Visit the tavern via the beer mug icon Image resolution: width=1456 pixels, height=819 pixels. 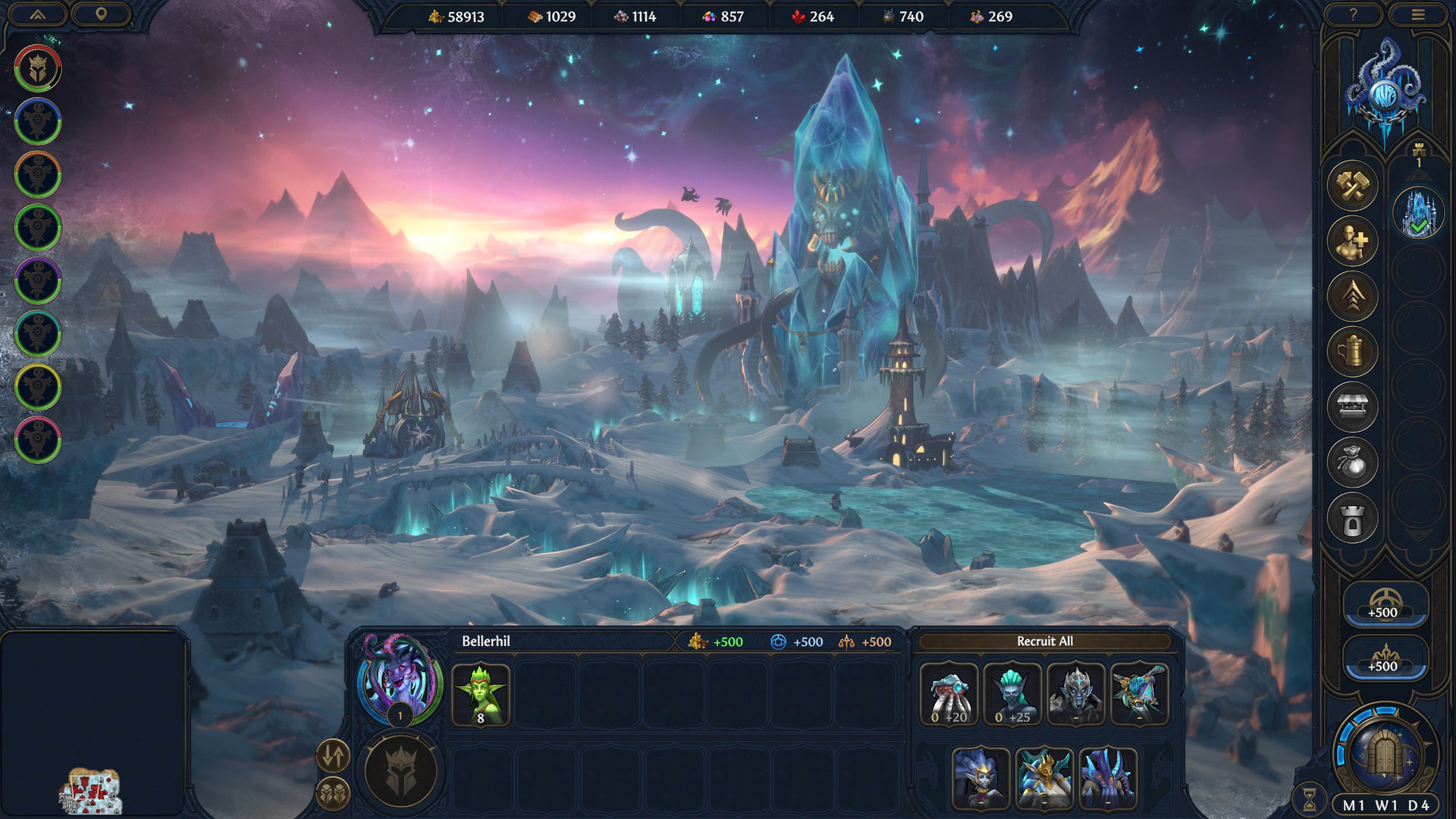click(1352, 352)
